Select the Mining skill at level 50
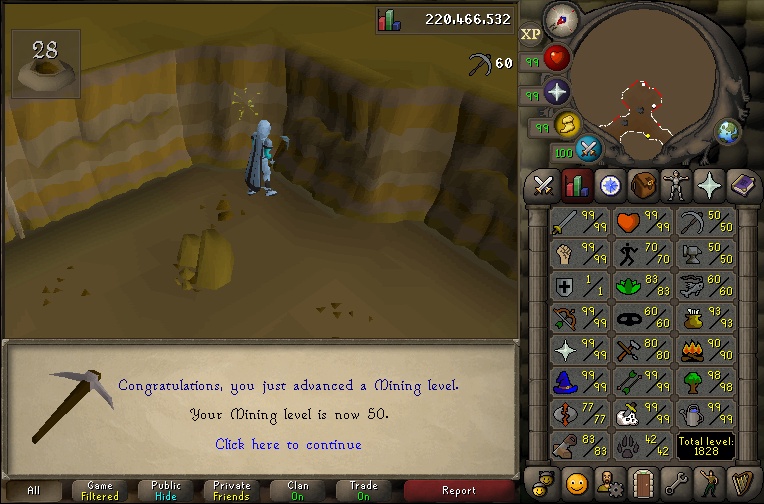The width and height of the screenshot is (764, 504). pyautogui.click(x=706, y=222)
